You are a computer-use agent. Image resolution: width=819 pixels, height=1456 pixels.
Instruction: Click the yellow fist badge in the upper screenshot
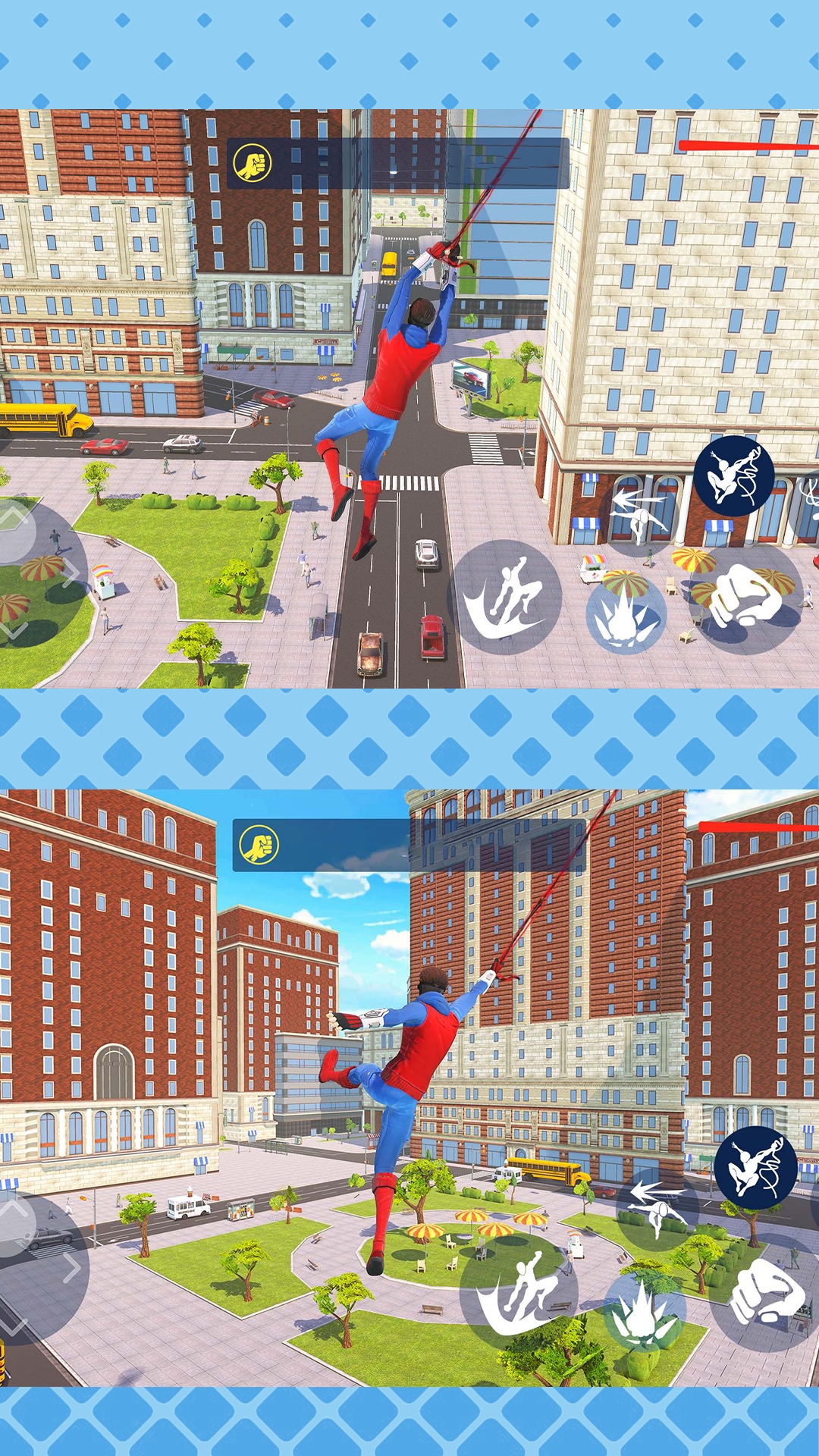tap(252, 163)
